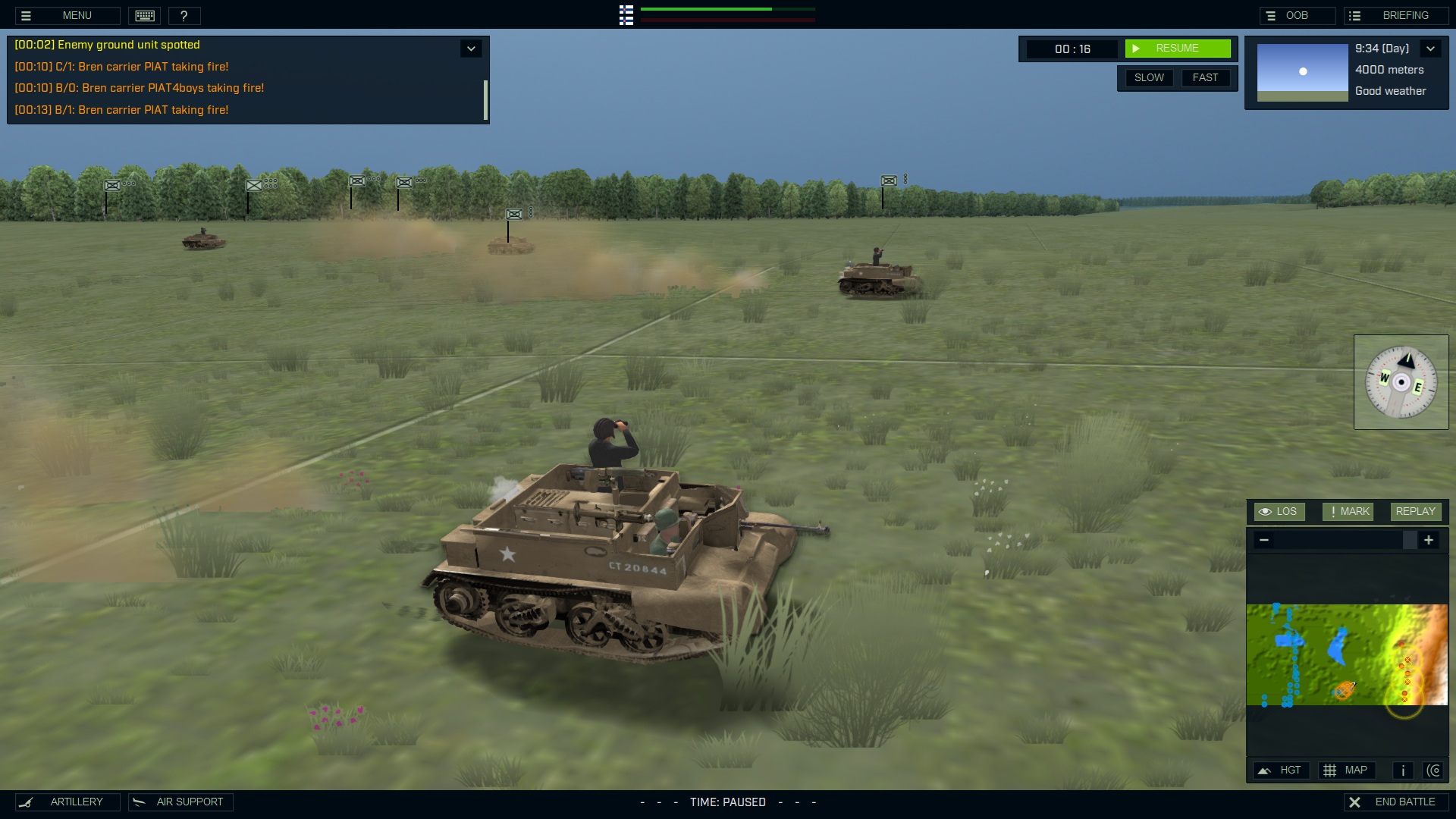Screen dimensions: 1456x819
Task: Open the help icon with question mark
Action: [x=184, y=15]
